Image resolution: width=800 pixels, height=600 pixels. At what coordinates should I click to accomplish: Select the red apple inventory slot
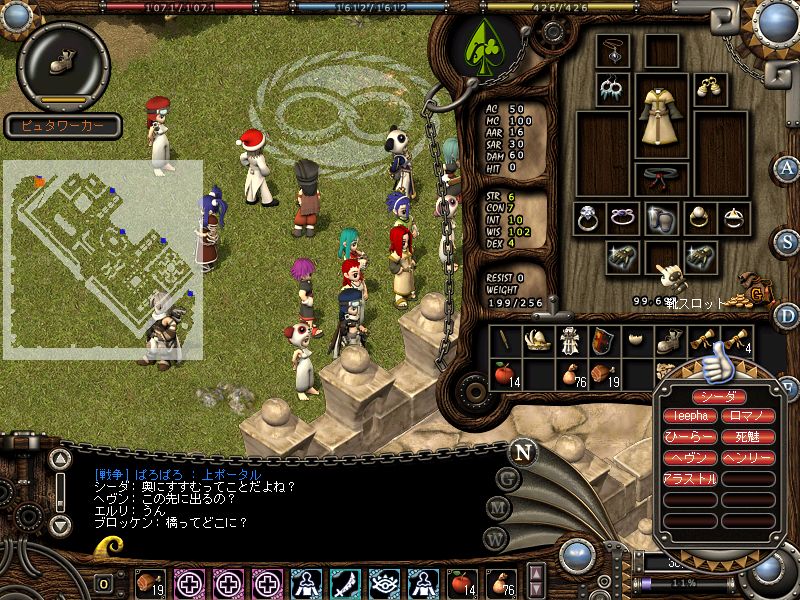pos(504,374)
